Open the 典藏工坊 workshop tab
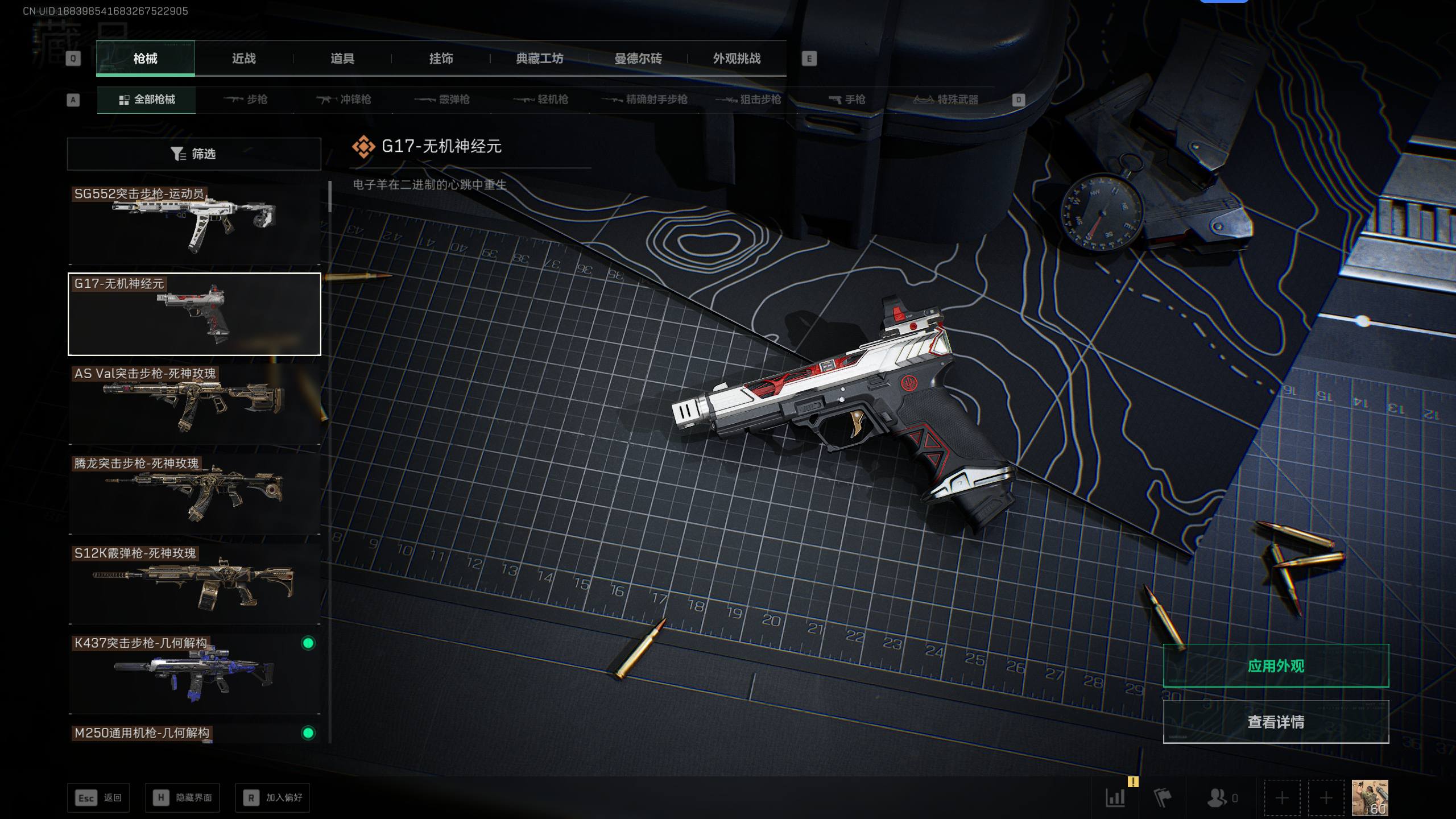 point(539,59)
